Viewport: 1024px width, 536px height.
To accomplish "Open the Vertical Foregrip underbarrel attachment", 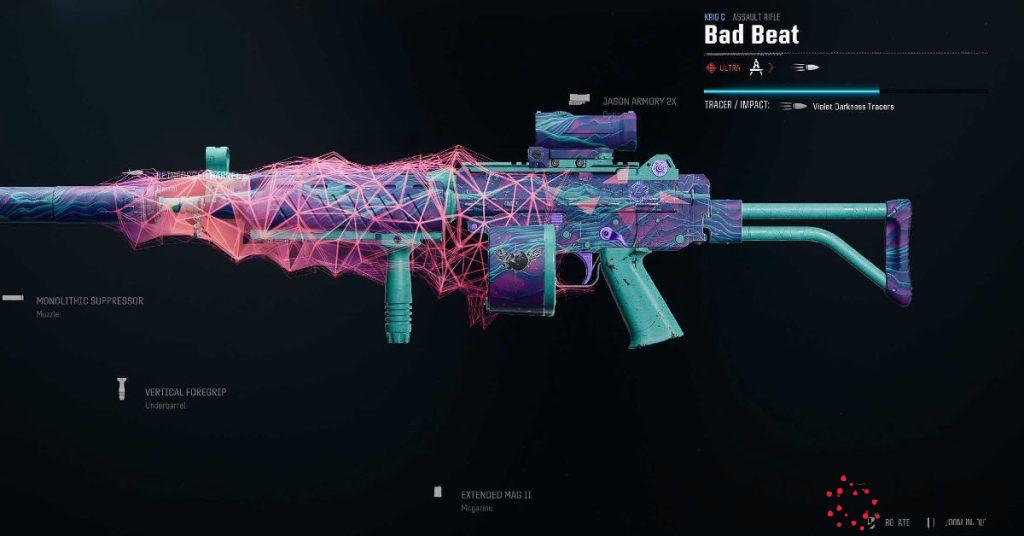I will coord(185,392).
